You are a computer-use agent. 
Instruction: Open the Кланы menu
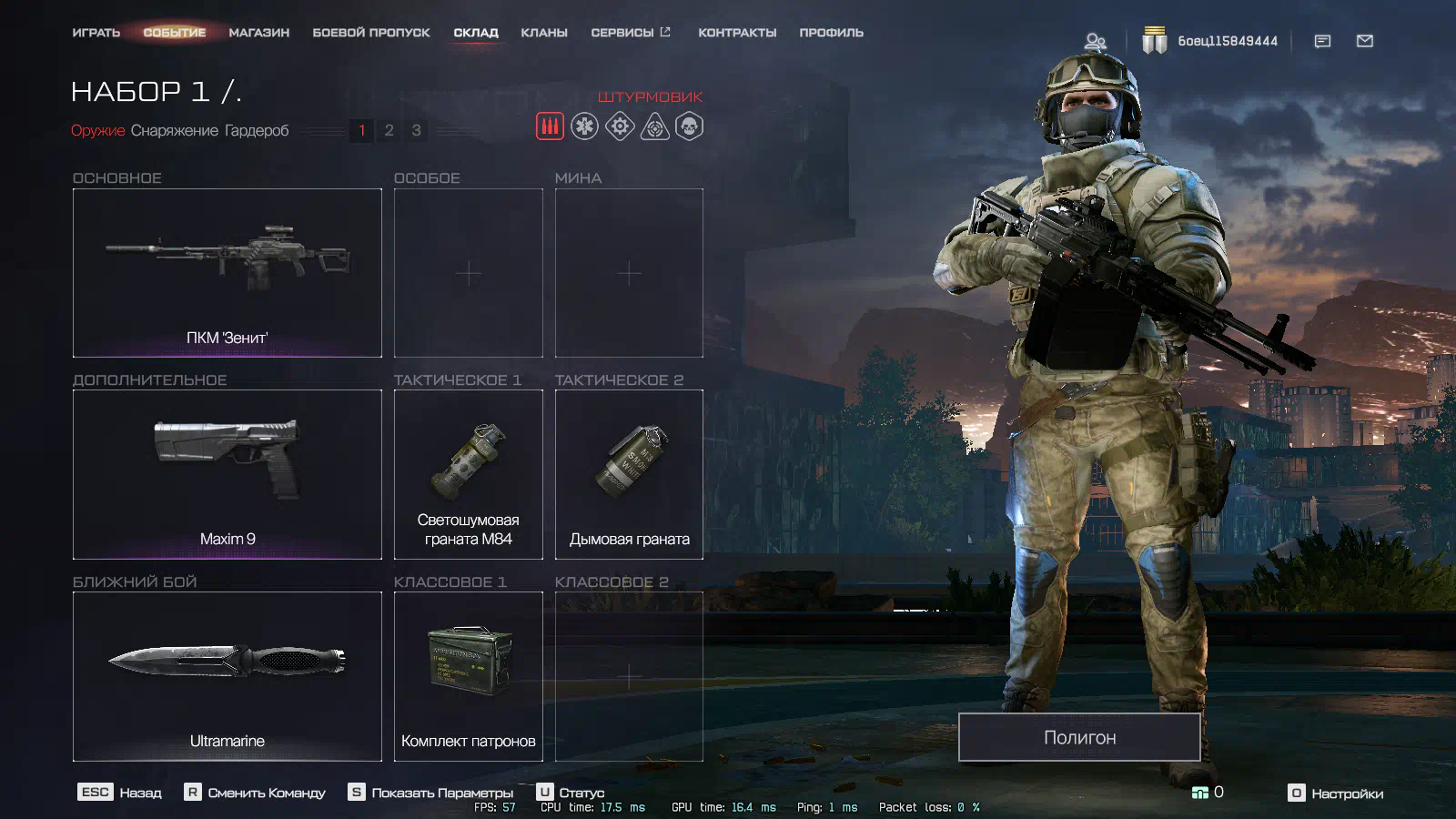(543, 33)
